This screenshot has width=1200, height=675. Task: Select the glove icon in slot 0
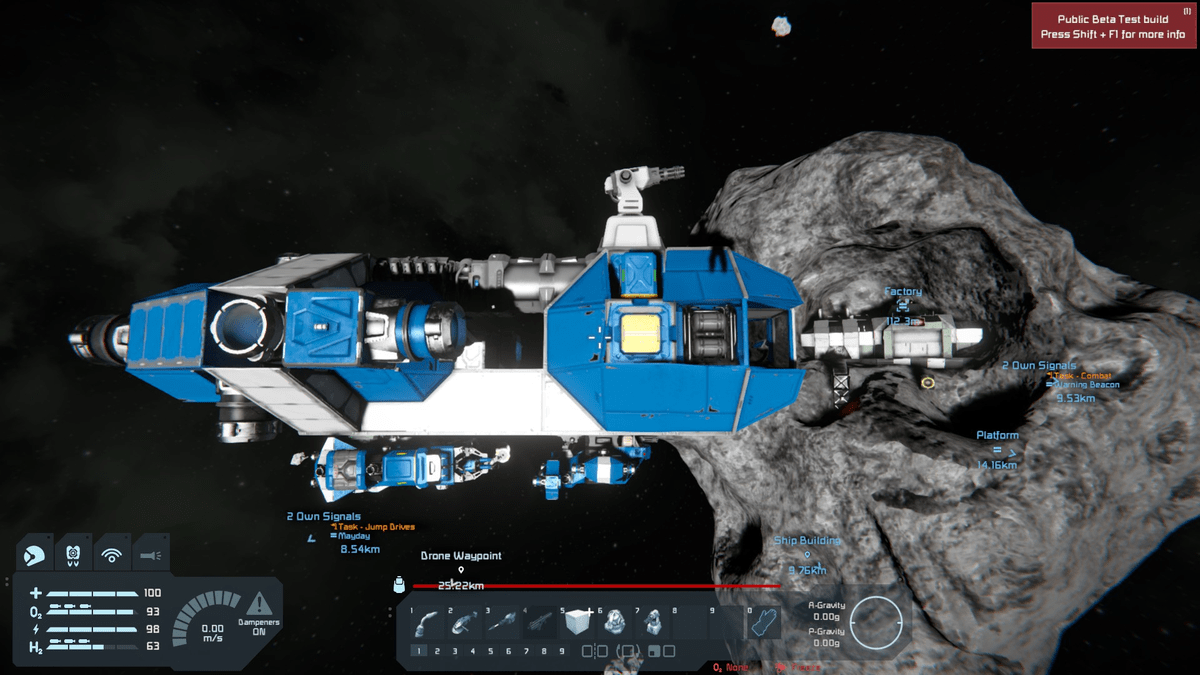point(764,623)
